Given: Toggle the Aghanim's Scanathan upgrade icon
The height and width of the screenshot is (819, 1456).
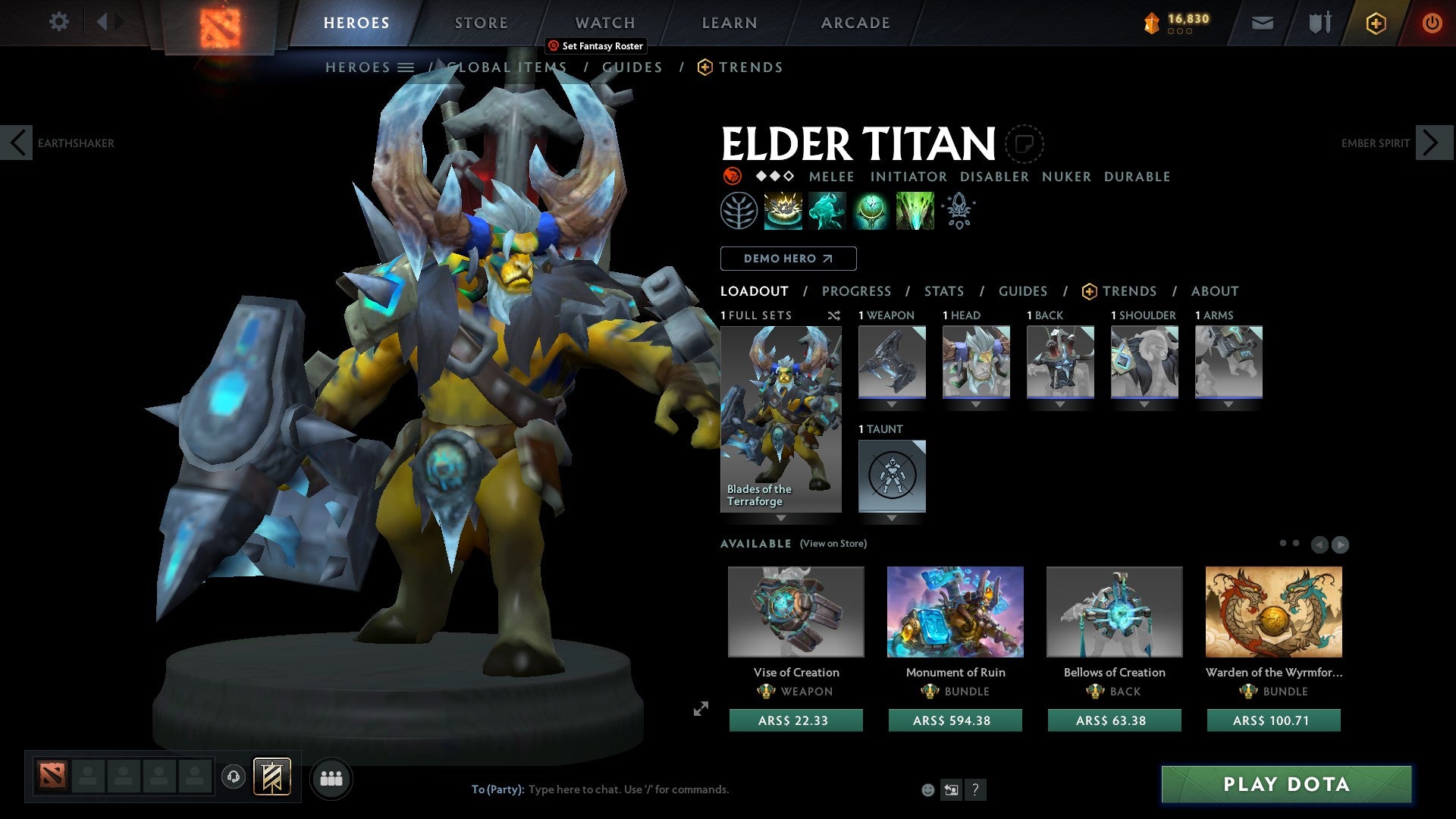Looking at the screenshot, I should [x=958, y=211].
